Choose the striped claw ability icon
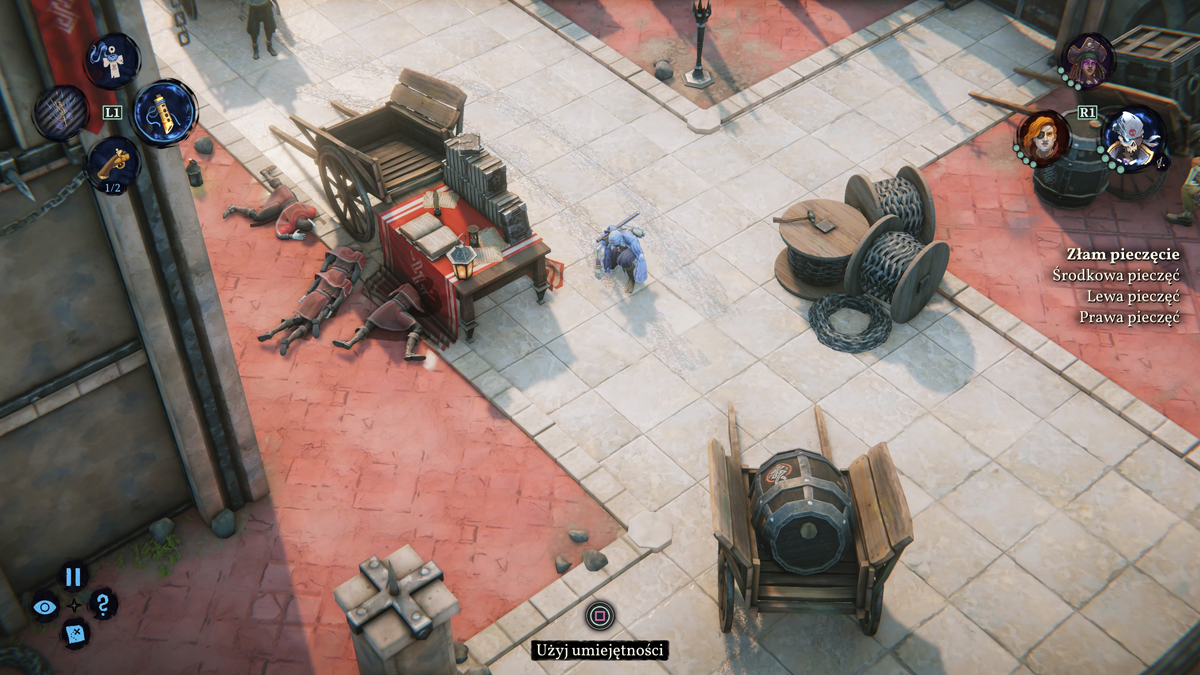 (x=61, y=112)
